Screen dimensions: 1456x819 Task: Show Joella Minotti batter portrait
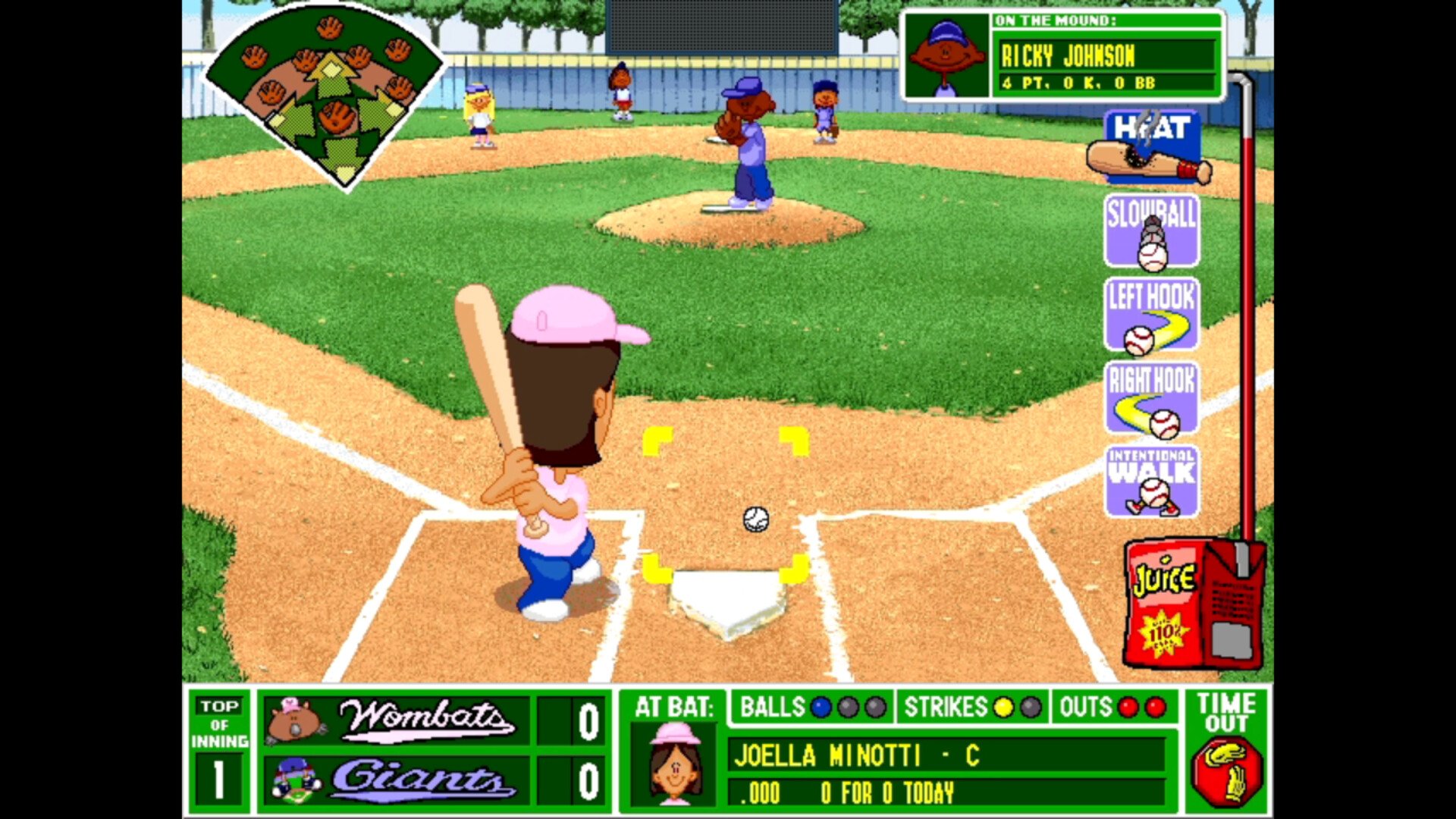point(674,762)
